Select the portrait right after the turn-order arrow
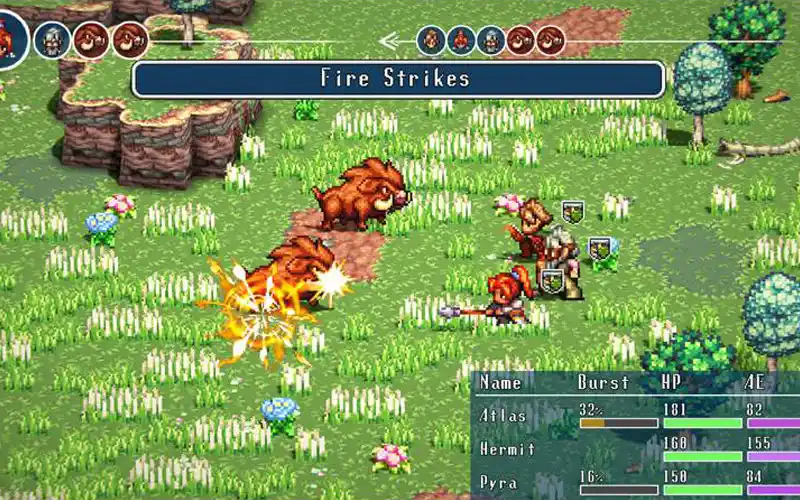800x500 pixels. coord(431,41)
